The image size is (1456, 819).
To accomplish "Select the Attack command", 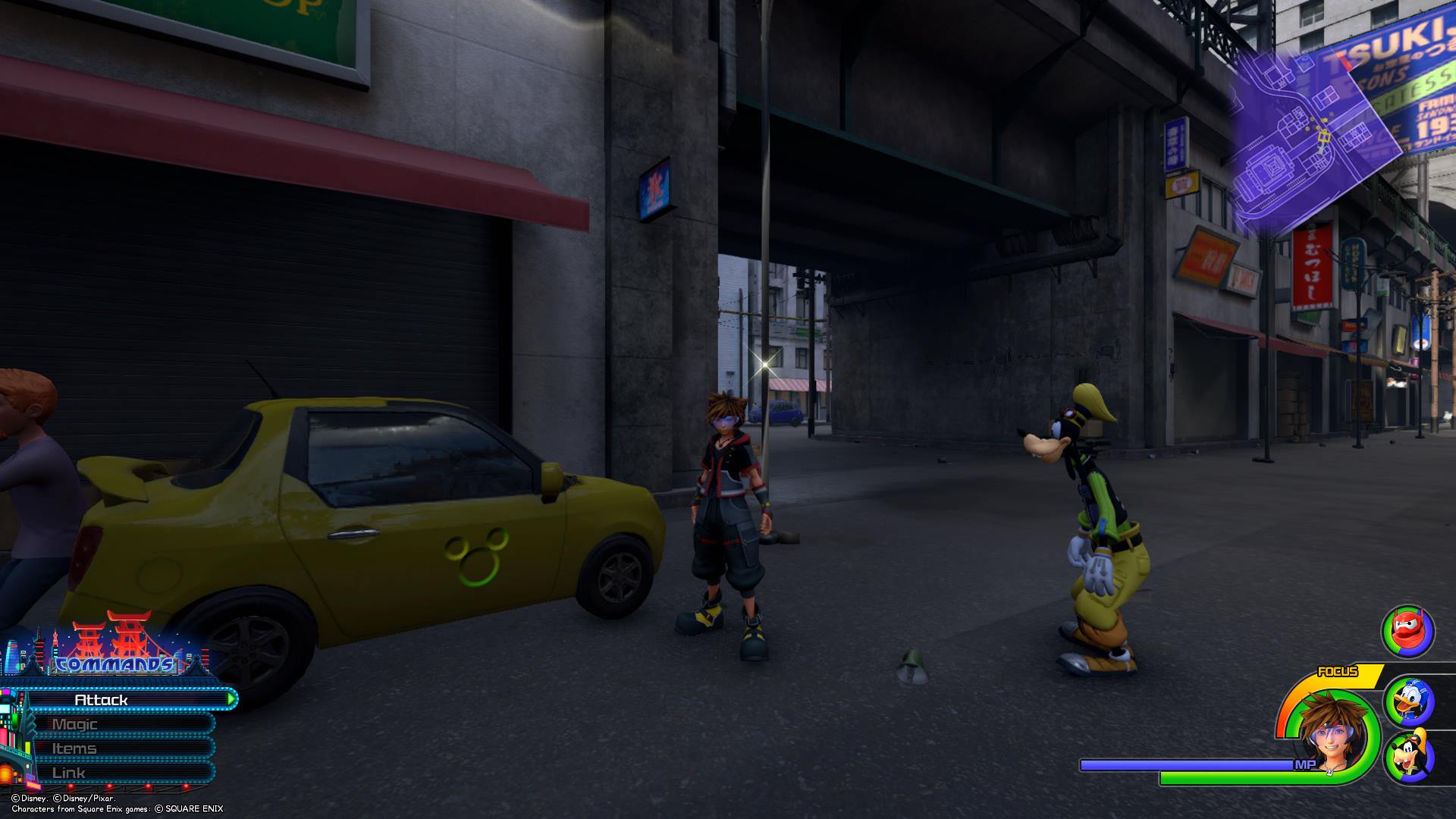I will click(x=121, y=699).
